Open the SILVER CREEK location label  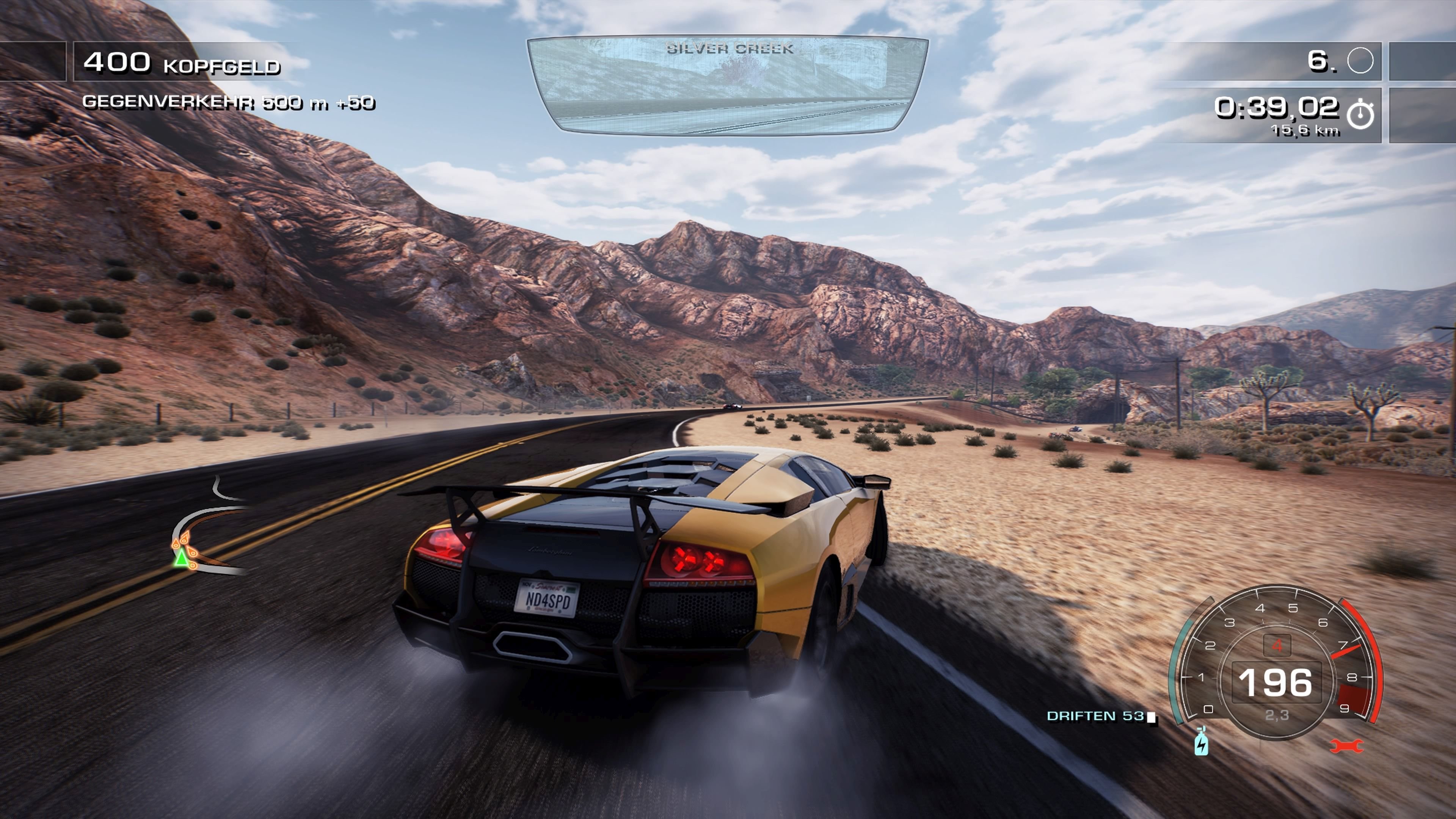[x=729, y=48]
